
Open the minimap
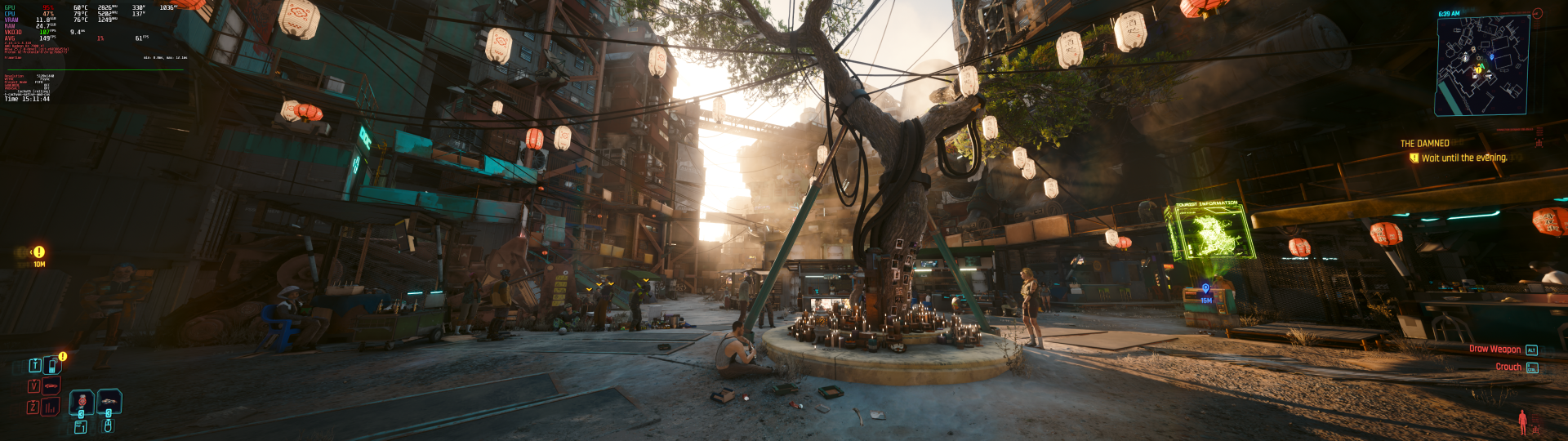(x=1481, y=65)
